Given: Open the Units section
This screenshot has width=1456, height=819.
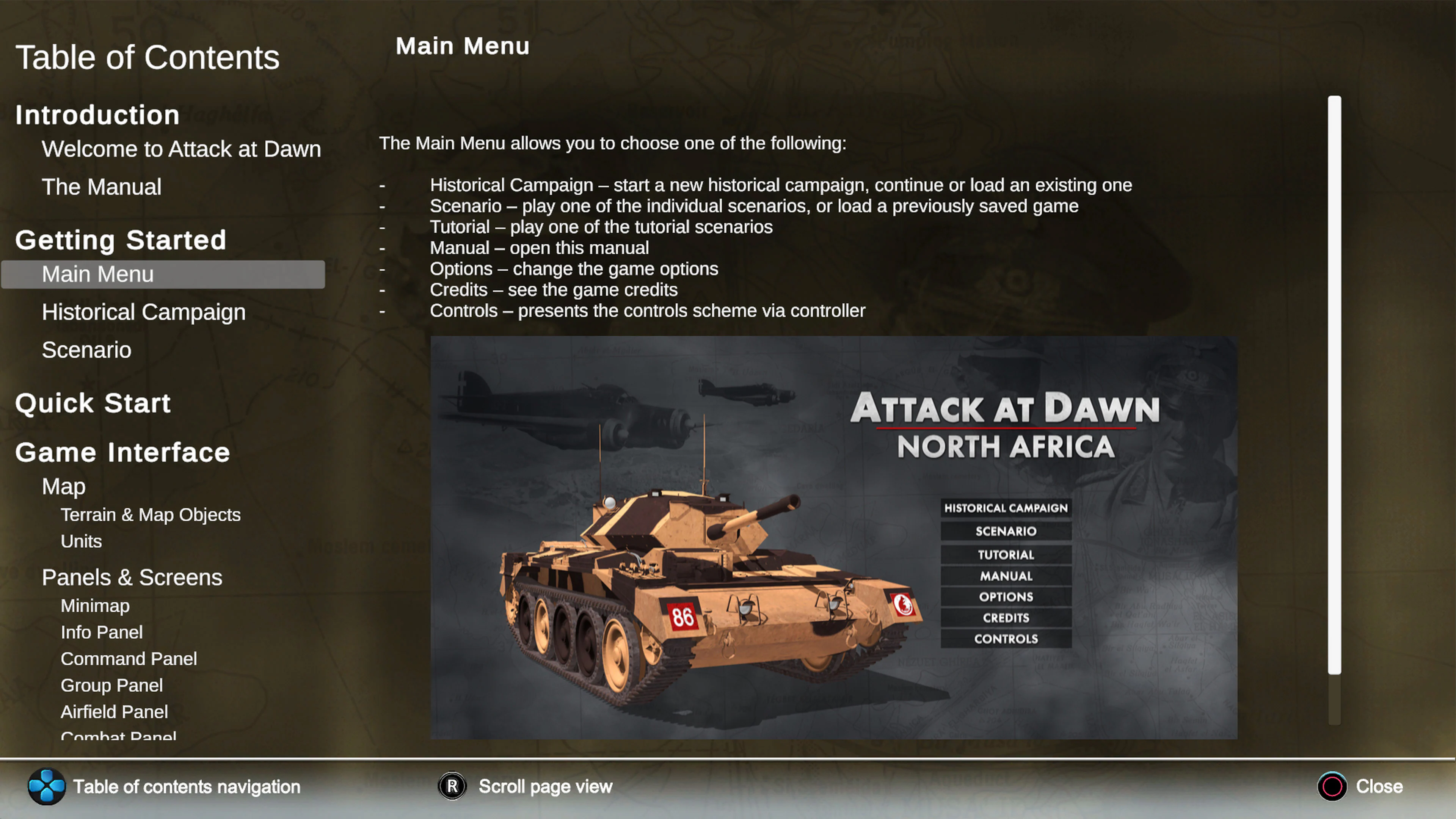Looking at the screenshot, I should point(81,541).
